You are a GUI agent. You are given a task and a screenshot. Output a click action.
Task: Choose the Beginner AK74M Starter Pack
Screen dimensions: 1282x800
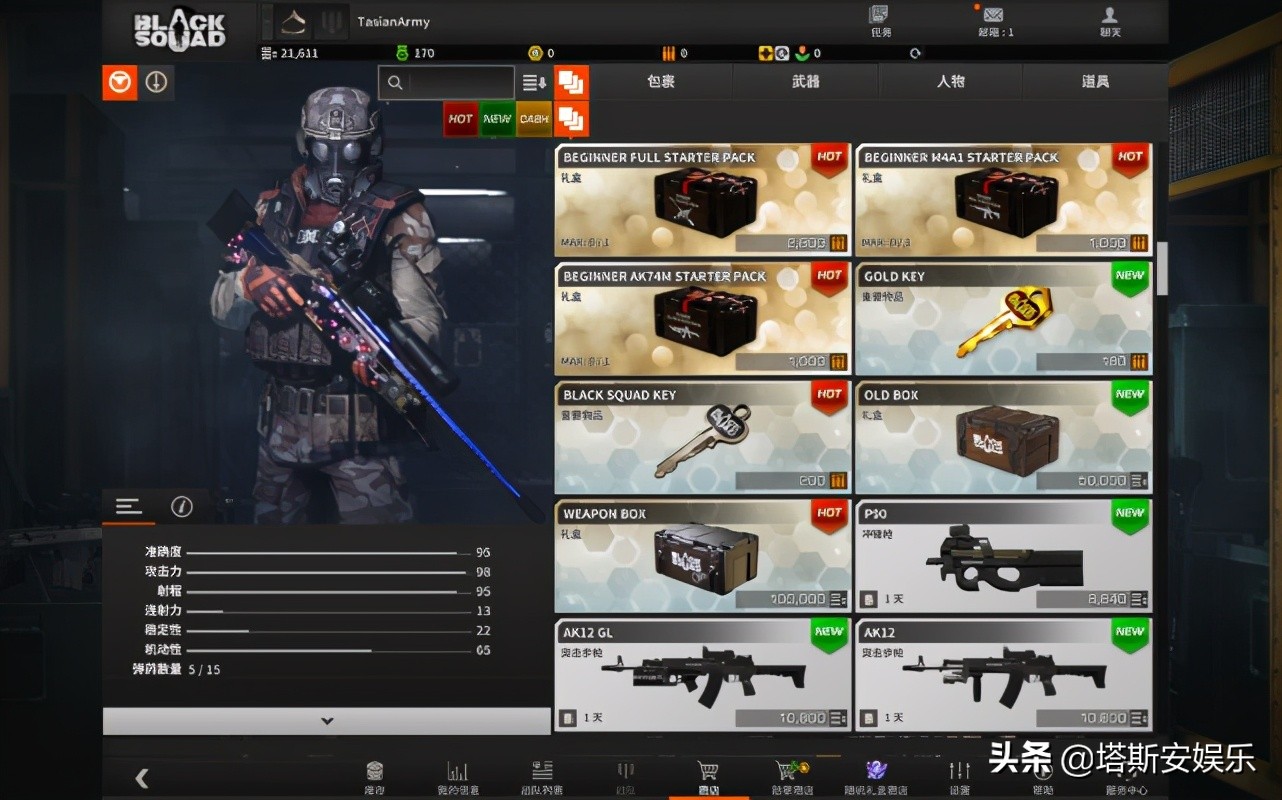(702, 319)
